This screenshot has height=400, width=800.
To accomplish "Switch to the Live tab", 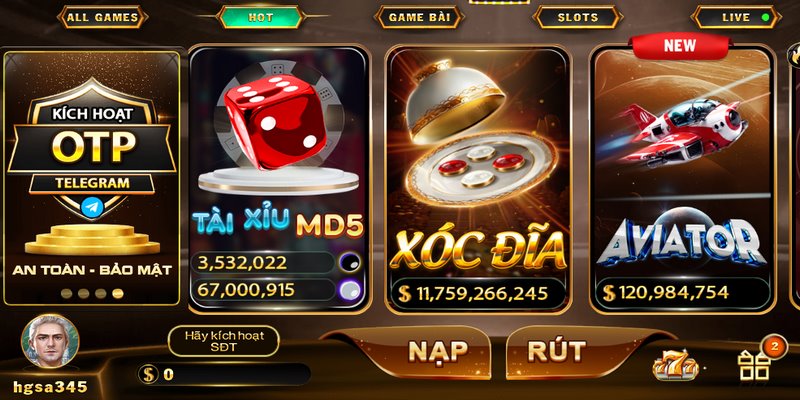I will pos(736,17).
